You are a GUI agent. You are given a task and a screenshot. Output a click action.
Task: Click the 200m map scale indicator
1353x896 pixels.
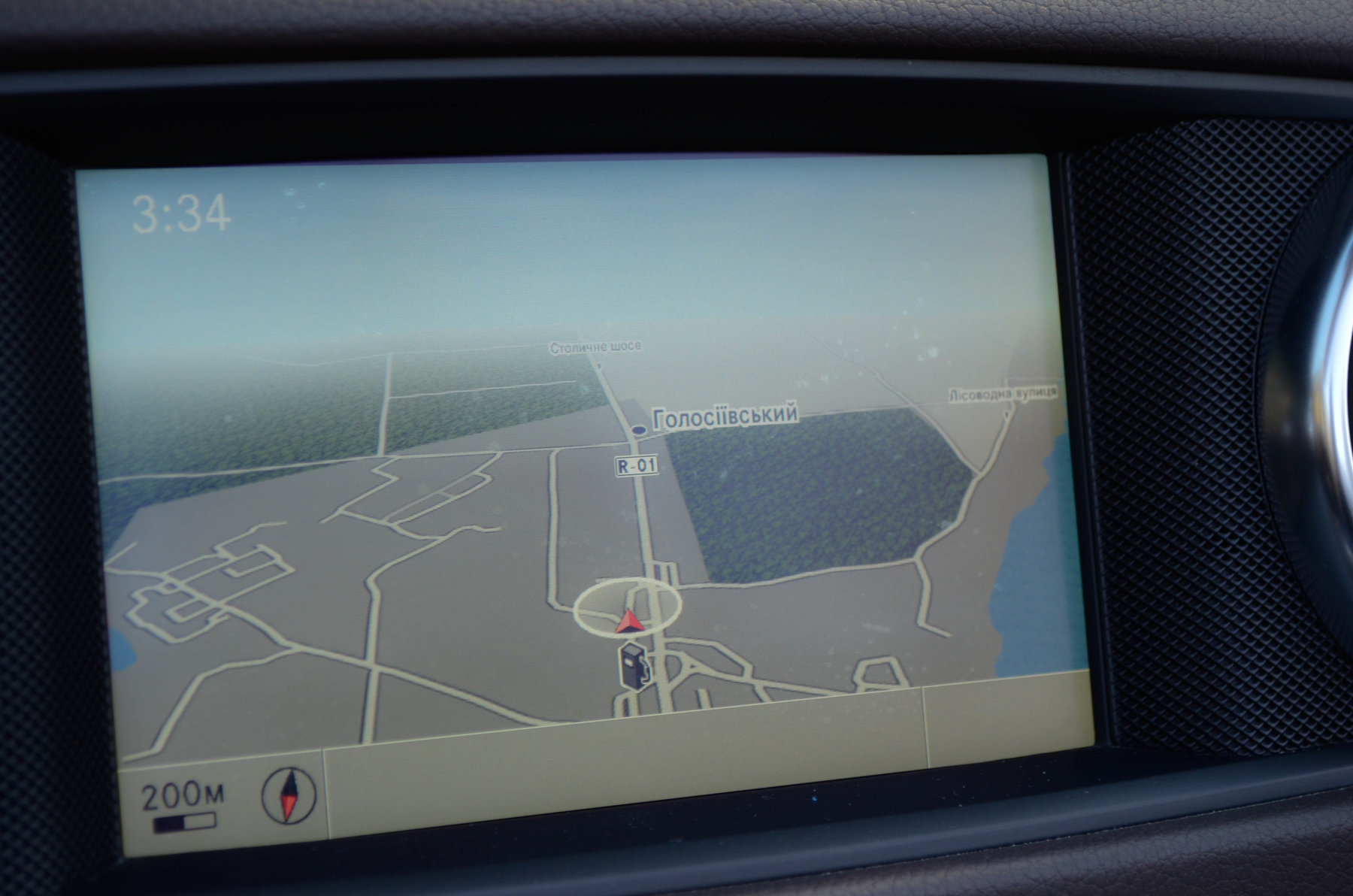point(183,807)
